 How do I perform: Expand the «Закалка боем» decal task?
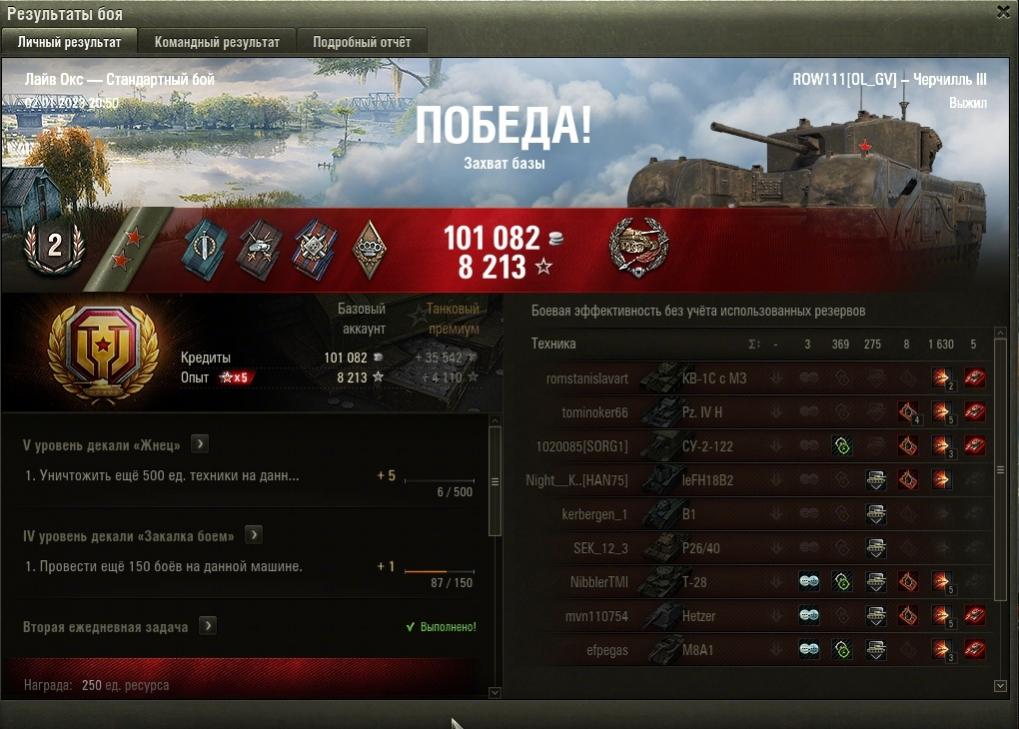click(x=254, y=535)
